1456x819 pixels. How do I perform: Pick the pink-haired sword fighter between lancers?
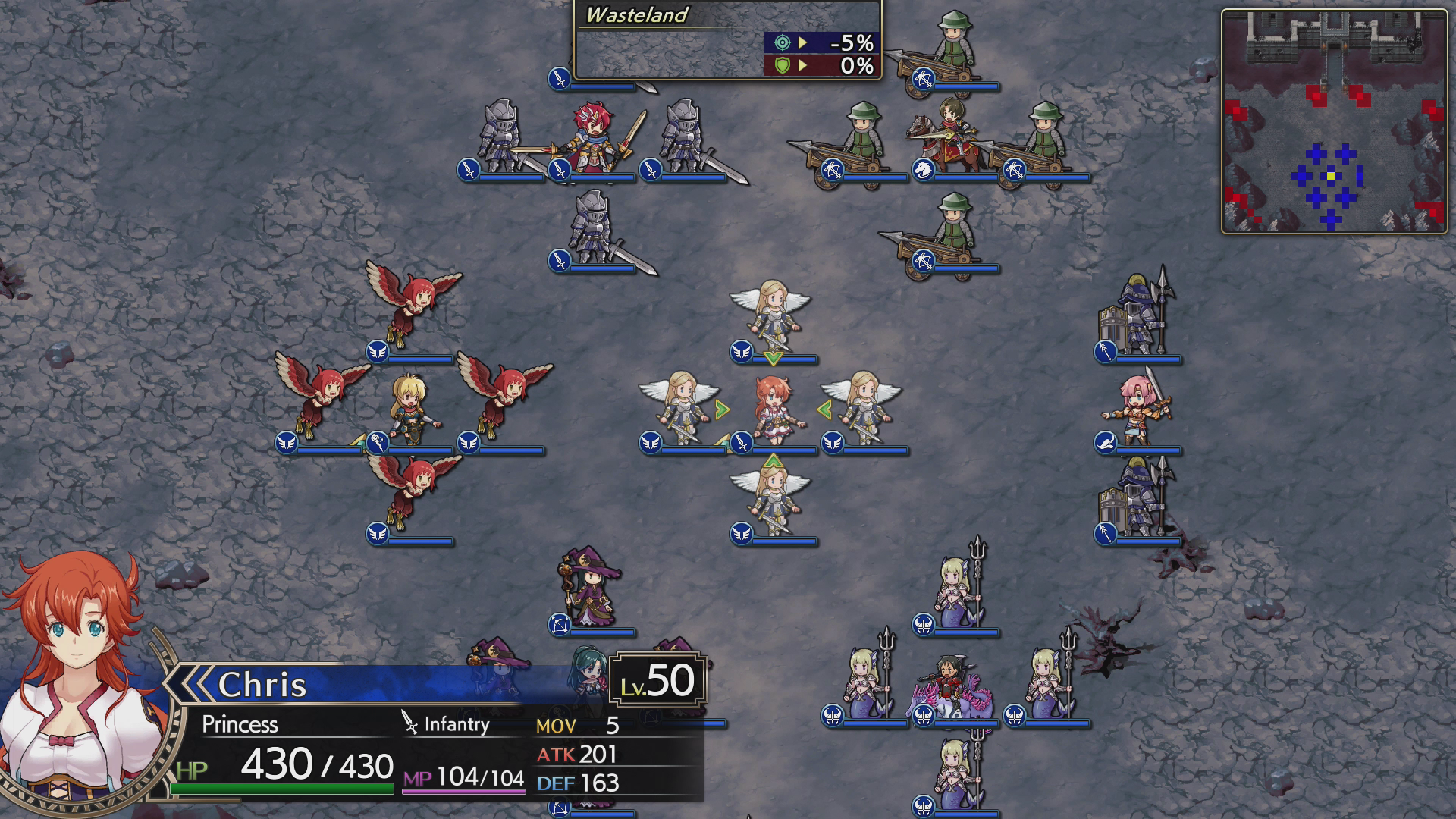point(1138,409)
